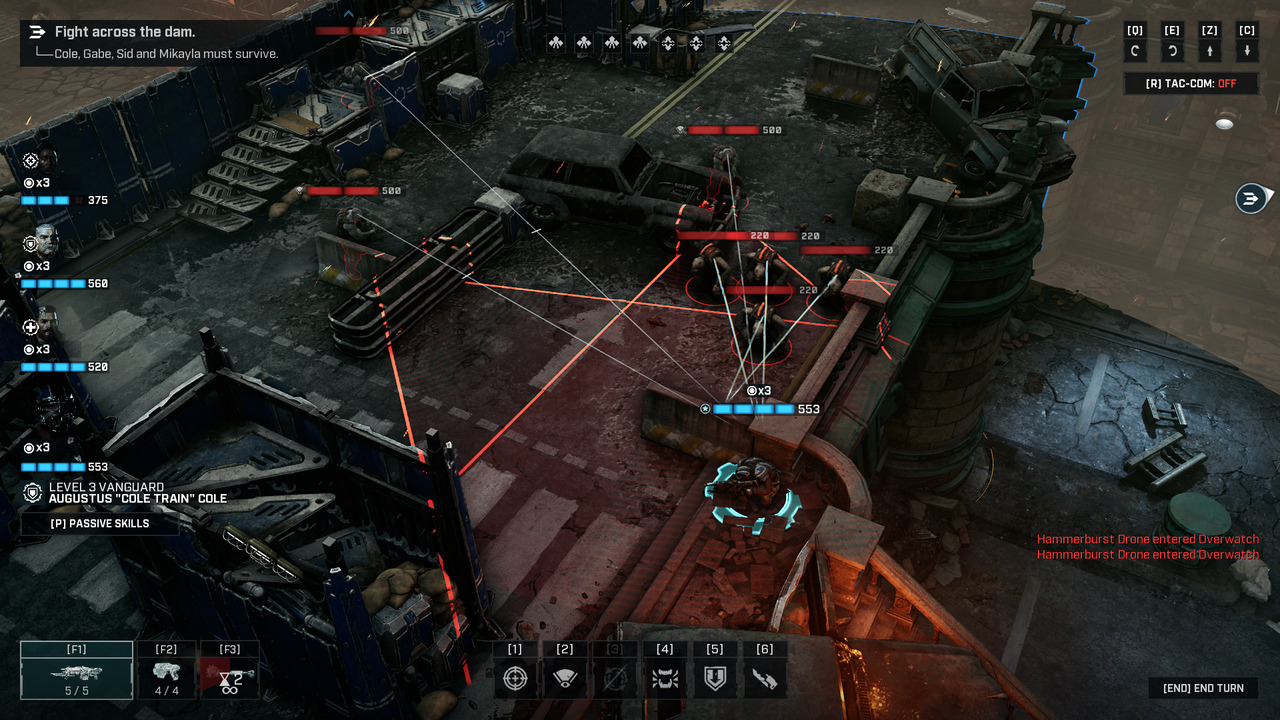Activate the Overwatch ability [2]
The width and height of the screenshot is (1280, 720).
click(565, 677)
